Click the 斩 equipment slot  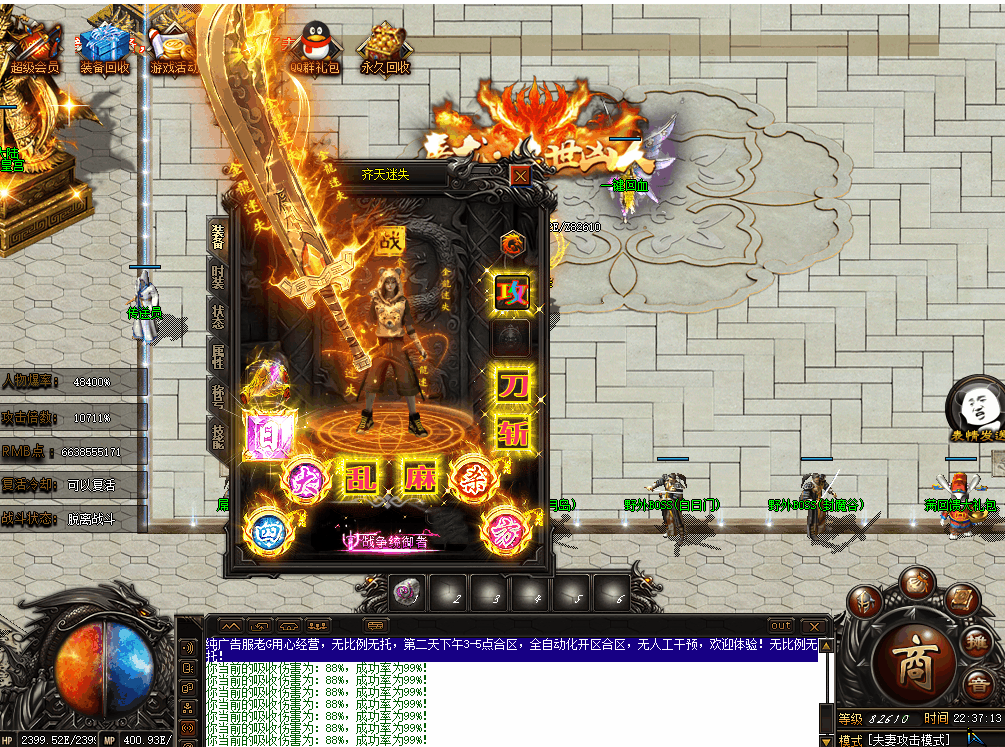[514, 431]
